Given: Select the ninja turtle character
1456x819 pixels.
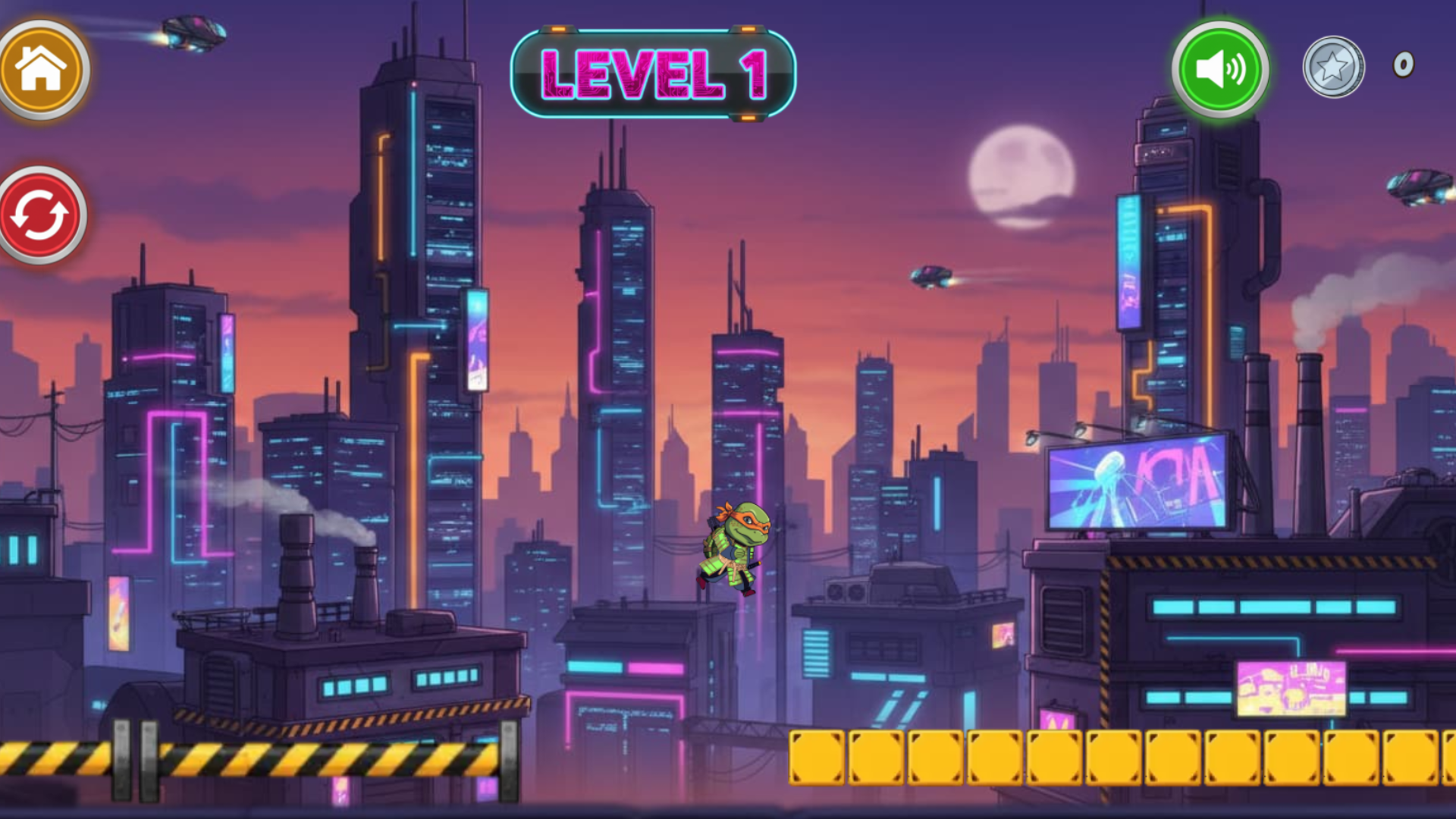Looking at the screenshot, I should (732, 546).
